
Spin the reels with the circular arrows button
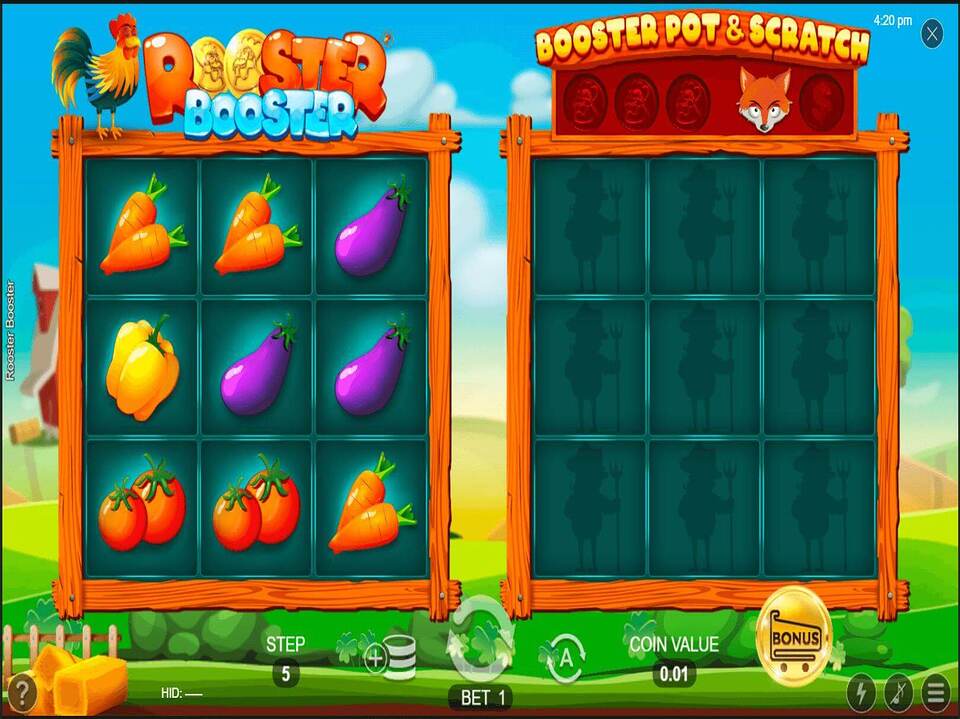pos(481,641)
